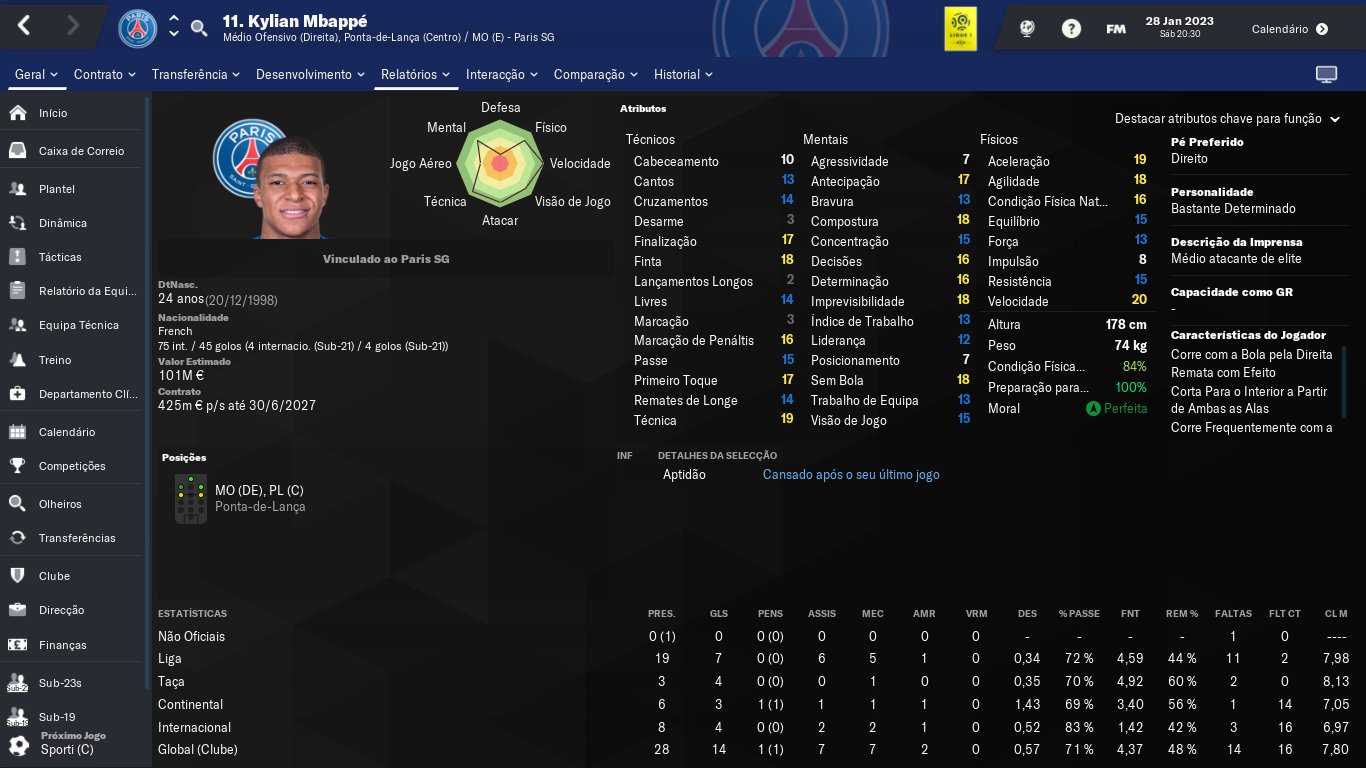Open the Finanças sidebar entry
1366x768 pixels.
62,645
